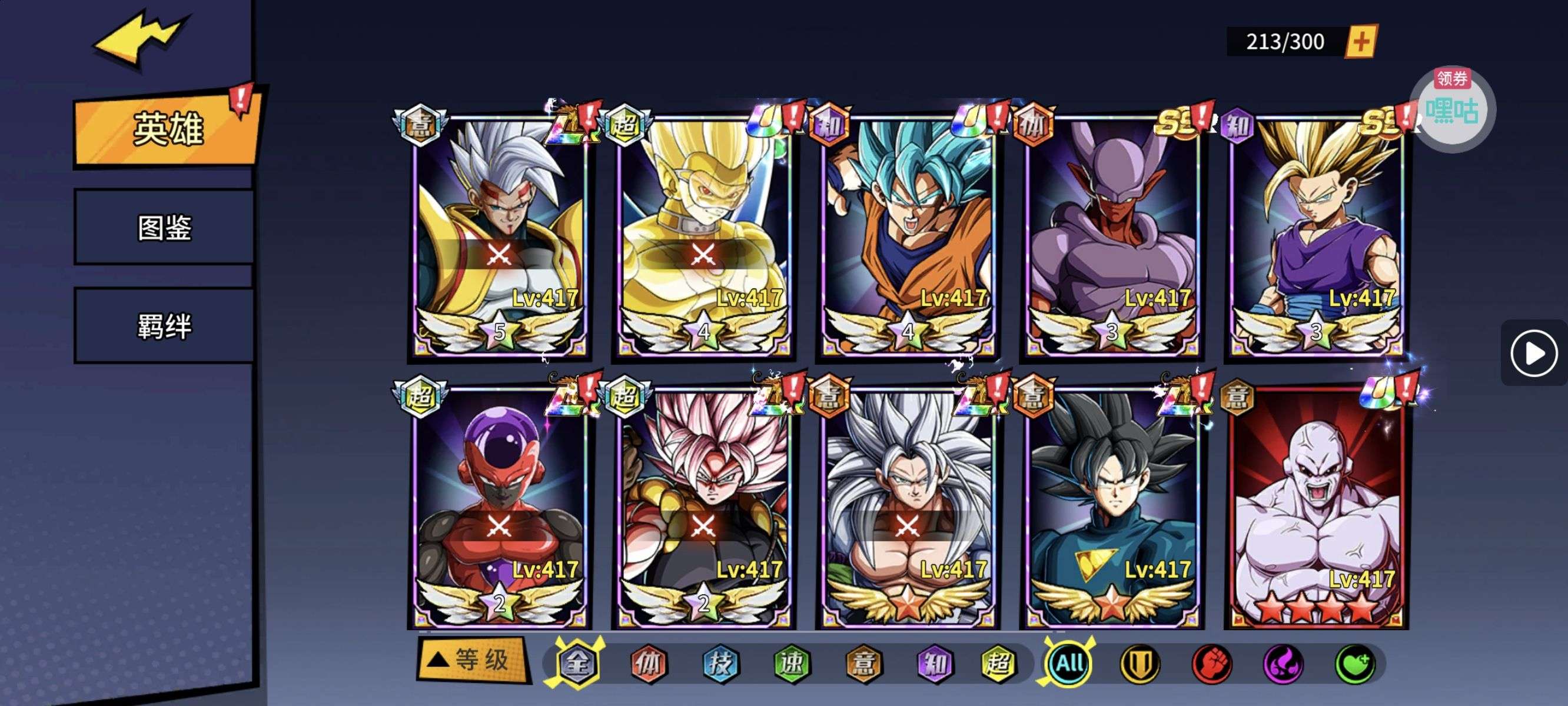Open the 羁绊 bonds tab
1568x706 pixels.
(x=164, y=326)
